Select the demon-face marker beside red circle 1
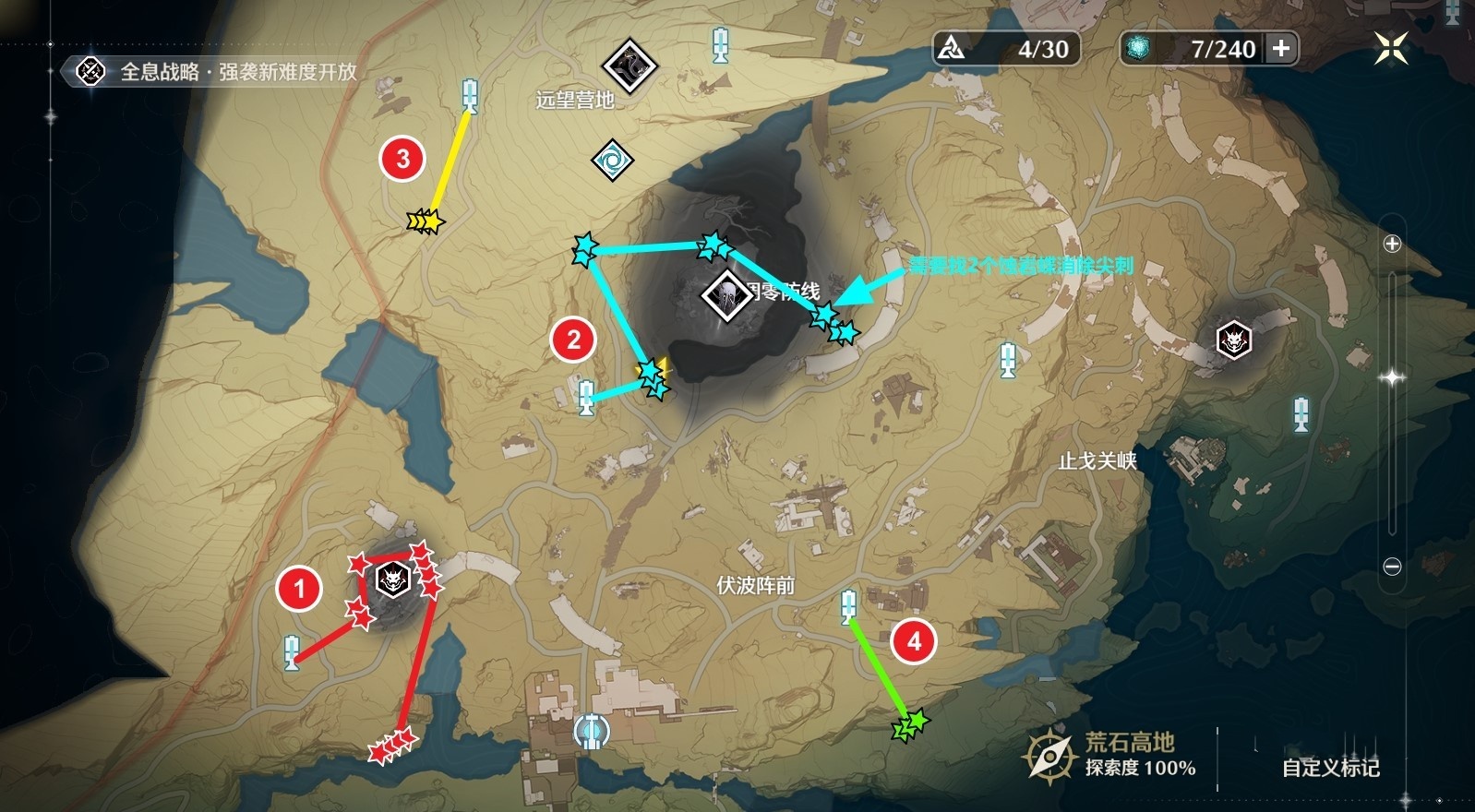1475x812 pixels. 393,580
